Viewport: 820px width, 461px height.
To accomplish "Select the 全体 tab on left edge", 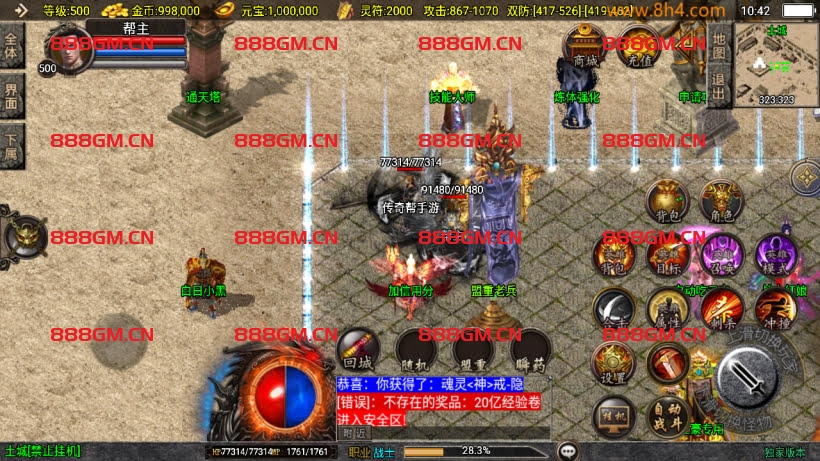I will pyautogui.click(x=12, y=47).
